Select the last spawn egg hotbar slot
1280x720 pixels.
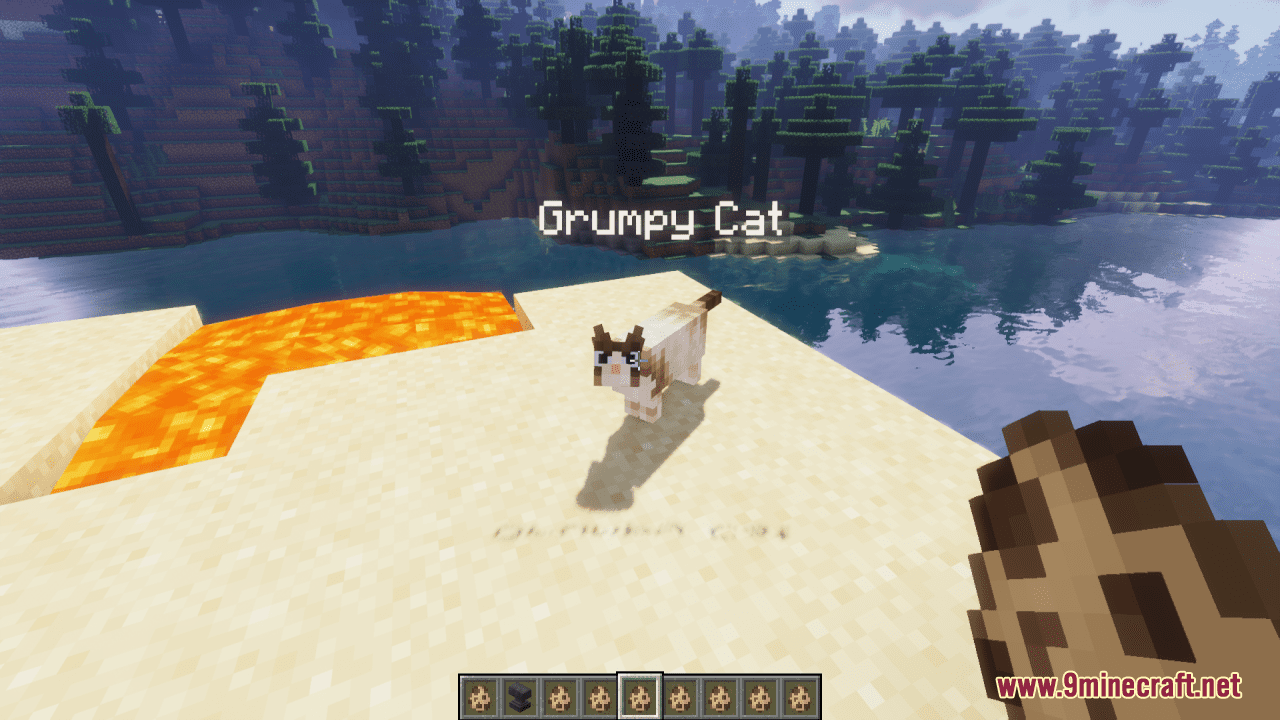pos(798,692)
